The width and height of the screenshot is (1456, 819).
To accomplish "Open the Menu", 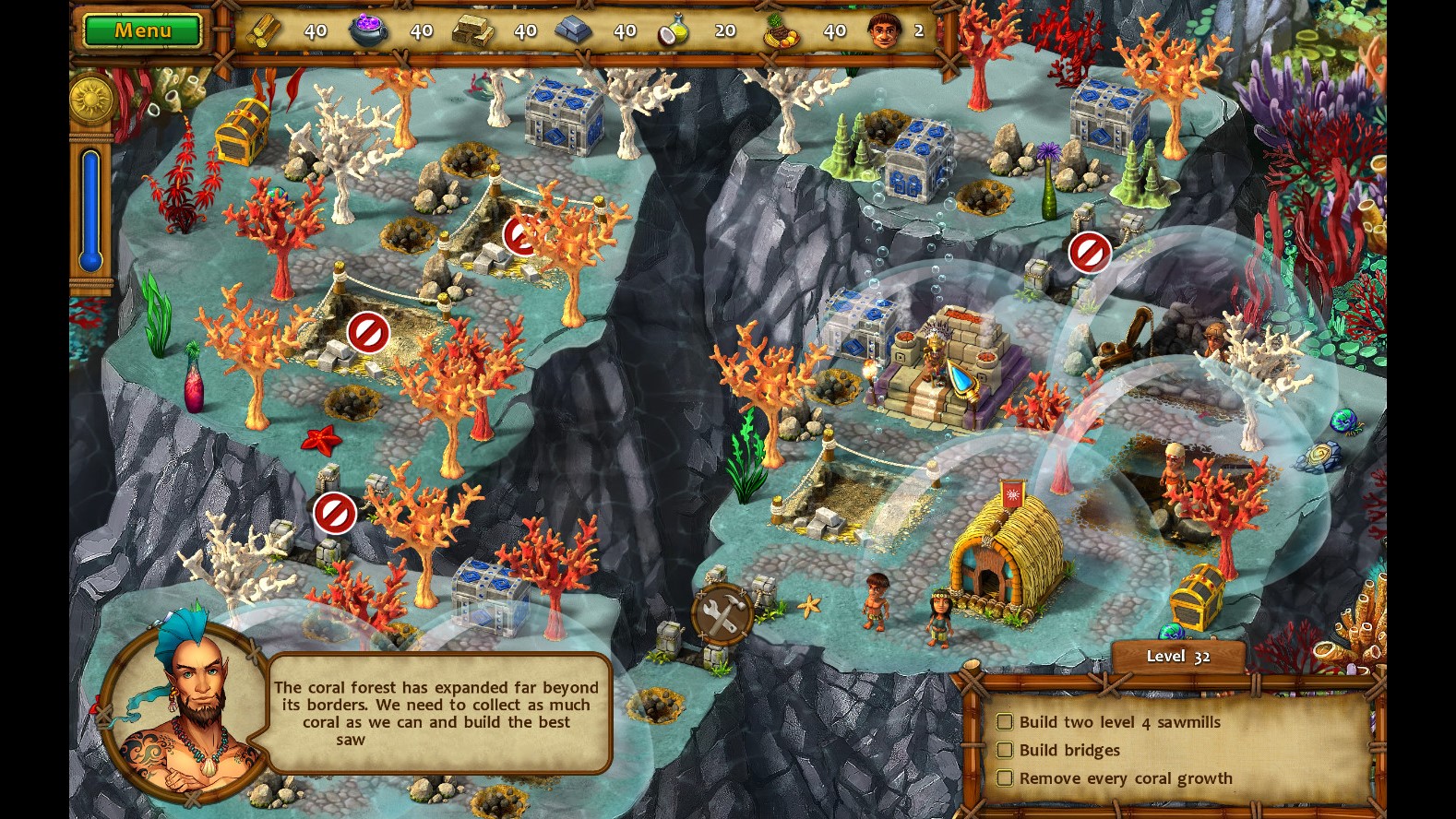I will coord(141,29).
